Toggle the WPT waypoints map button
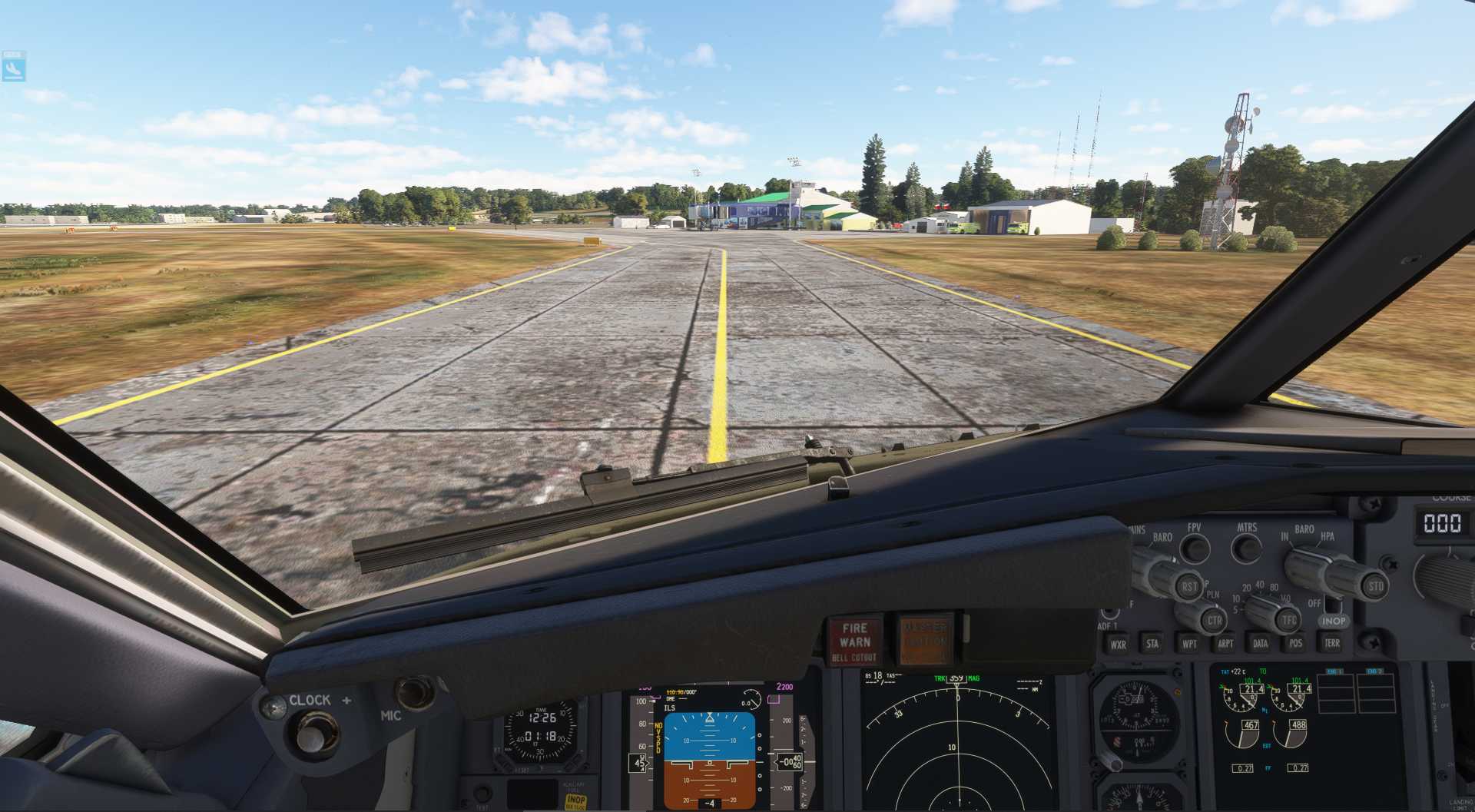The image size is (1475, 812). (1189, 644)
